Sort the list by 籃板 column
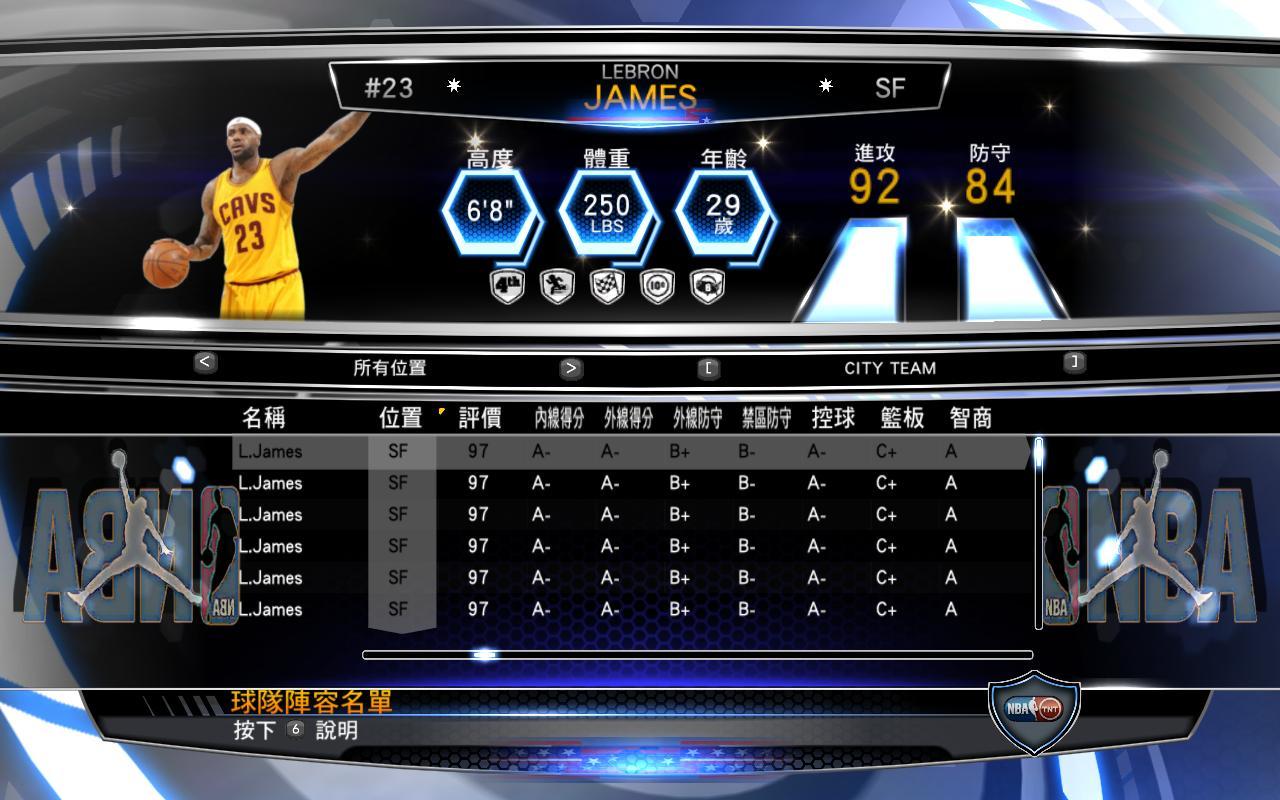1280x800 pixels. point(902,418)
